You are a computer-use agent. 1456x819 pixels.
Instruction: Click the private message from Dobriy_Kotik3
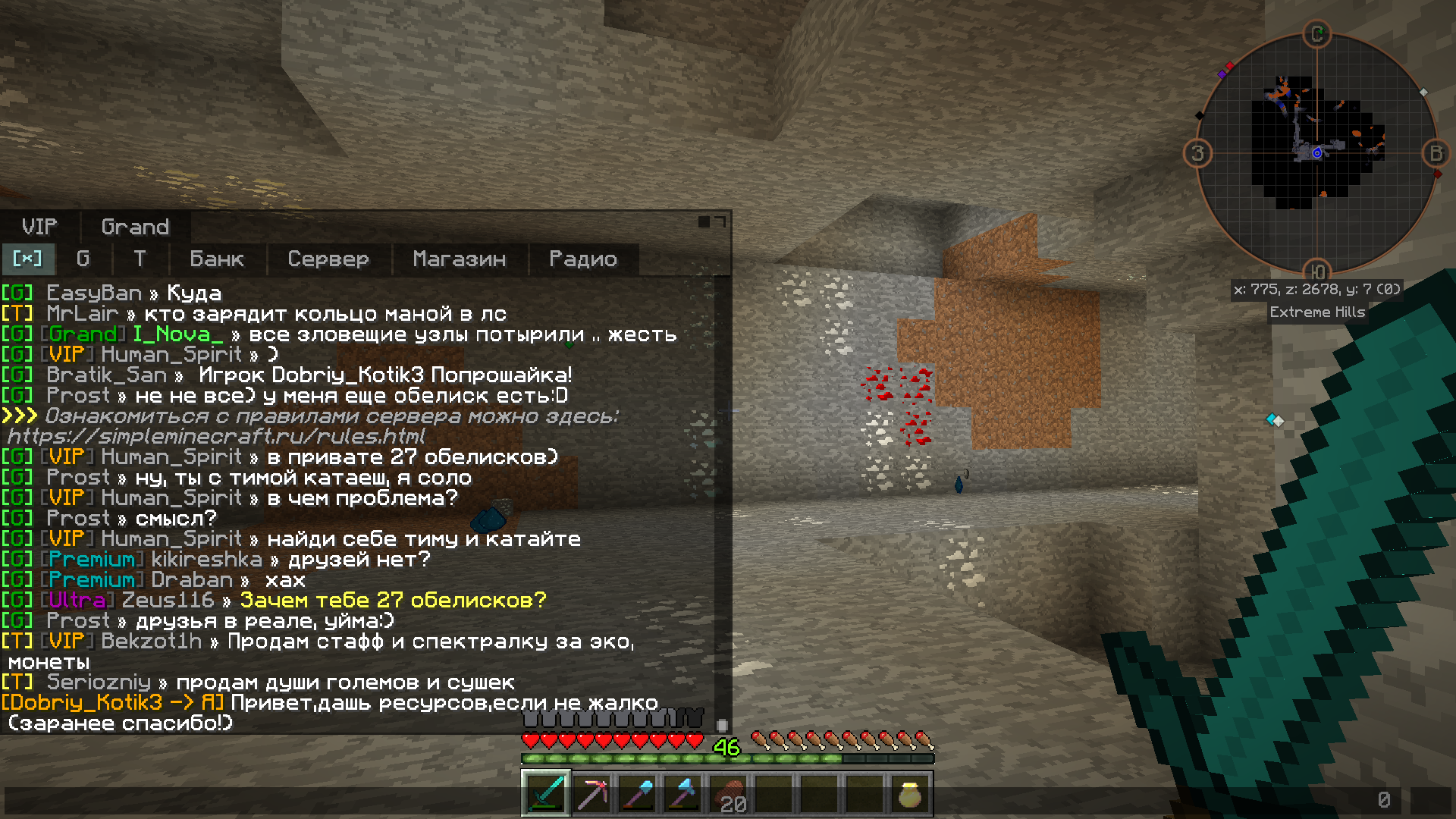tap(330, 703)
